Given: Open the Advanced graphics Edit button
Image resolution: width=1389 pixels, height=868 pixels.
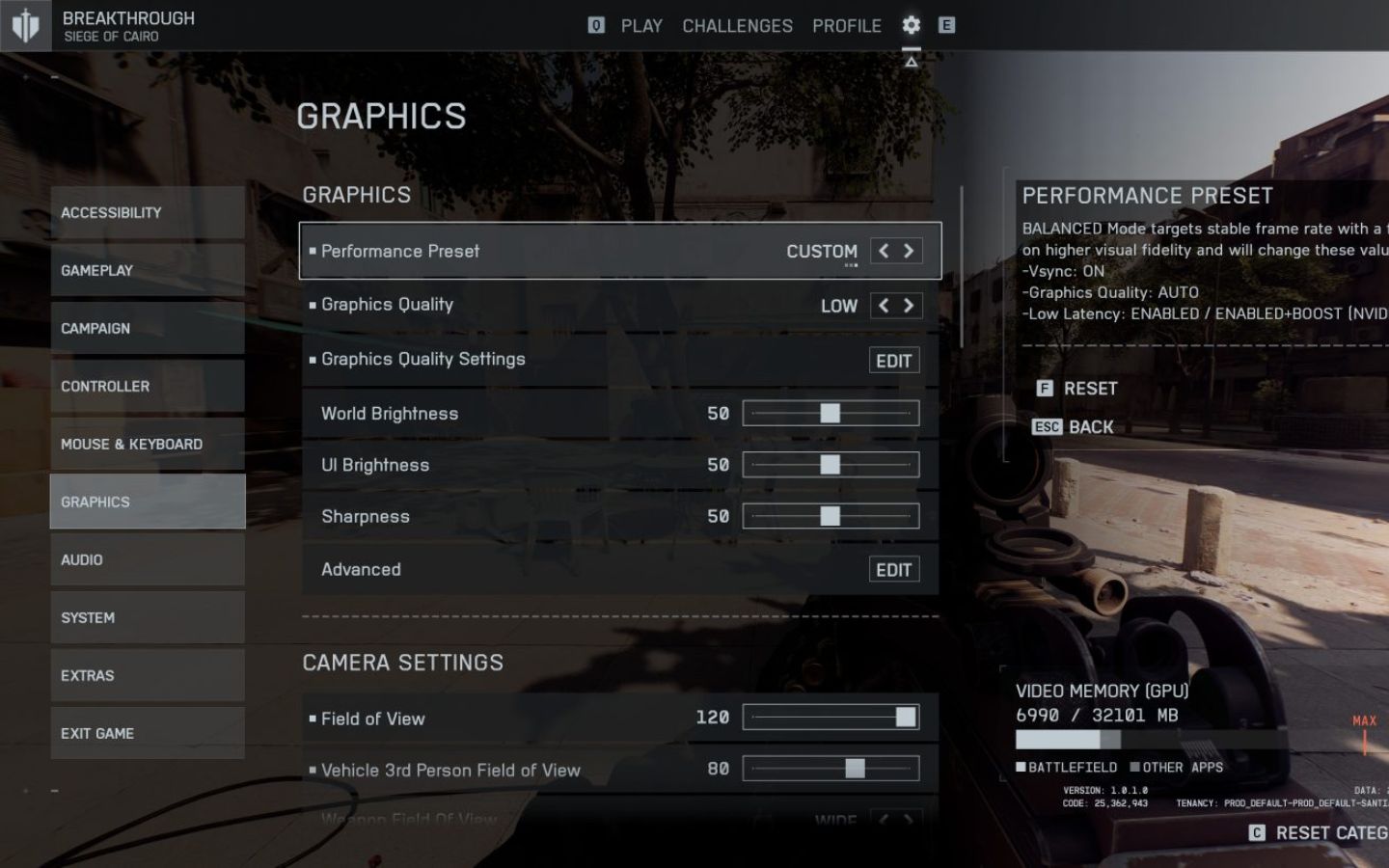Looking at the screenshot, I should [x=893, y=570].
